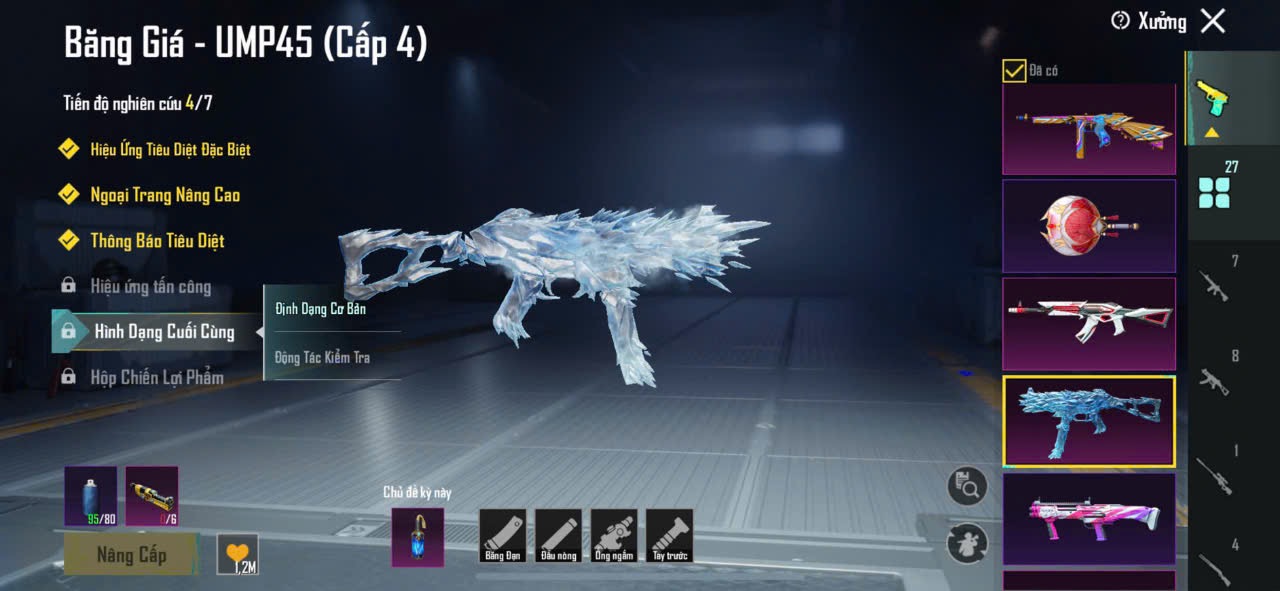Select Ngoại Trang Nâng Cao entry
This screenshot has width=1280, height=591.
(165, 195)
